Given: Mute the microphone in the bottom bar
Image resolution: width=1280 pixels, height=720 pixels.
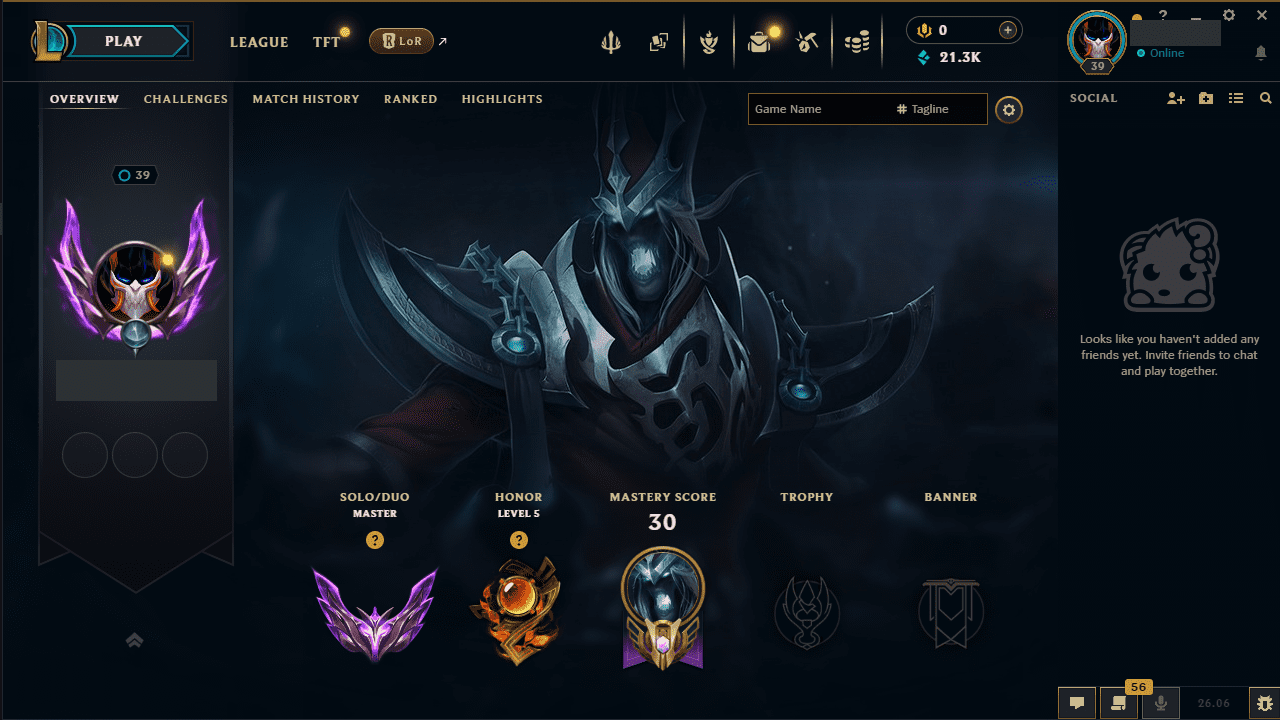Looking at the screenshot, I should click(x=1160, y=703).
